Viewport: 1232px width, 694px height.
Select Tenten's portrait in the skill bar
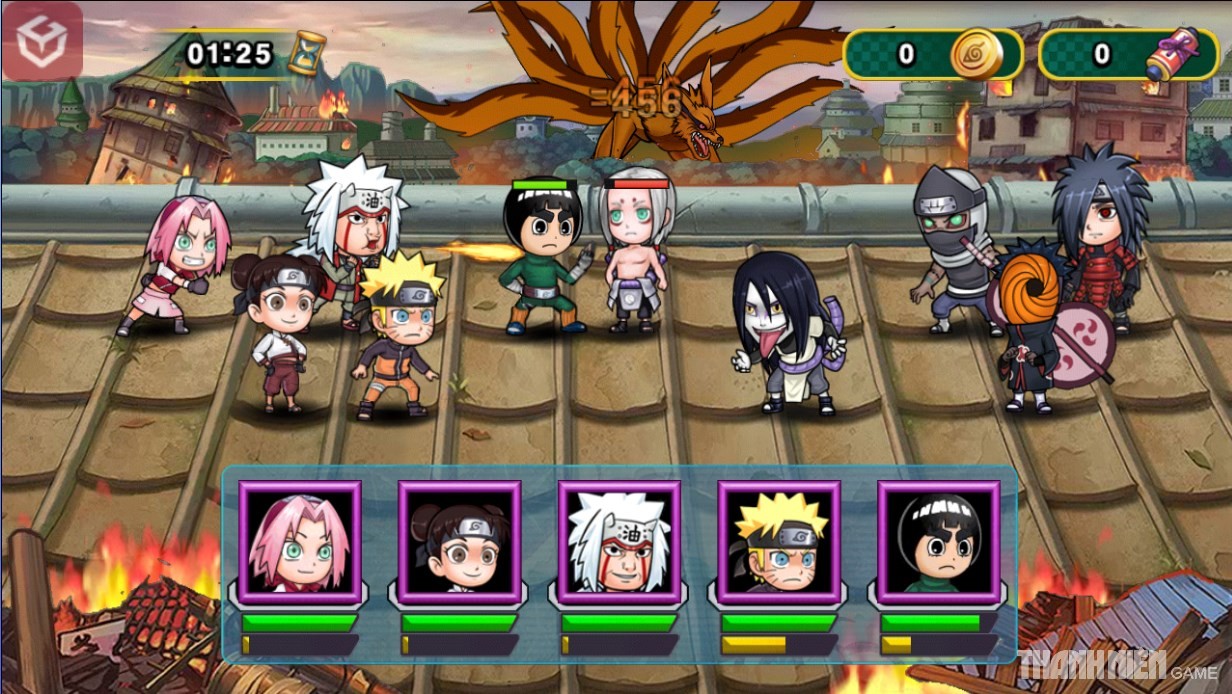coord(459,542)
